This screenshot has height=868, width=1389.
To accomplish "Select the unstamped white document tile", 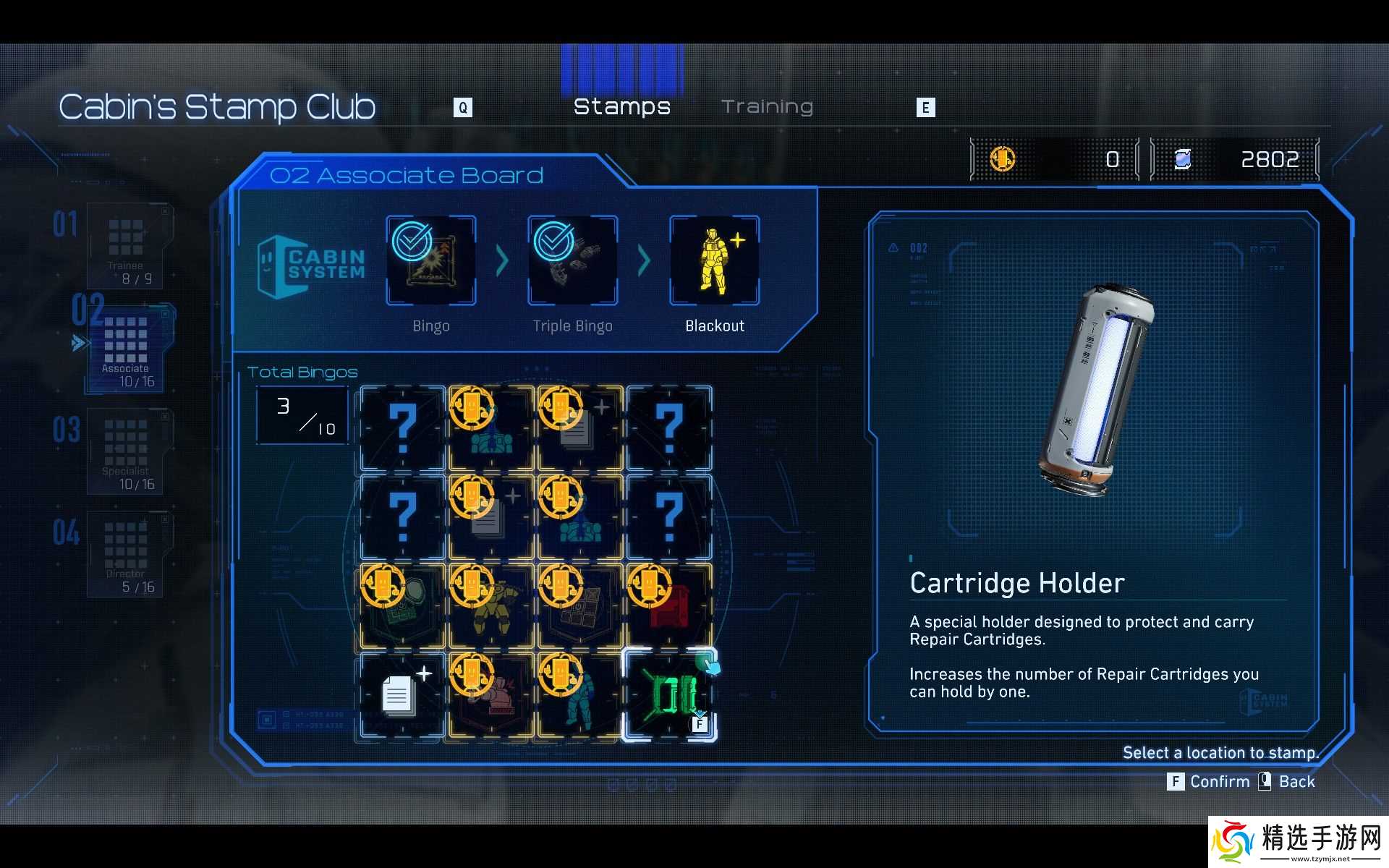I will (x=402, y=695).
